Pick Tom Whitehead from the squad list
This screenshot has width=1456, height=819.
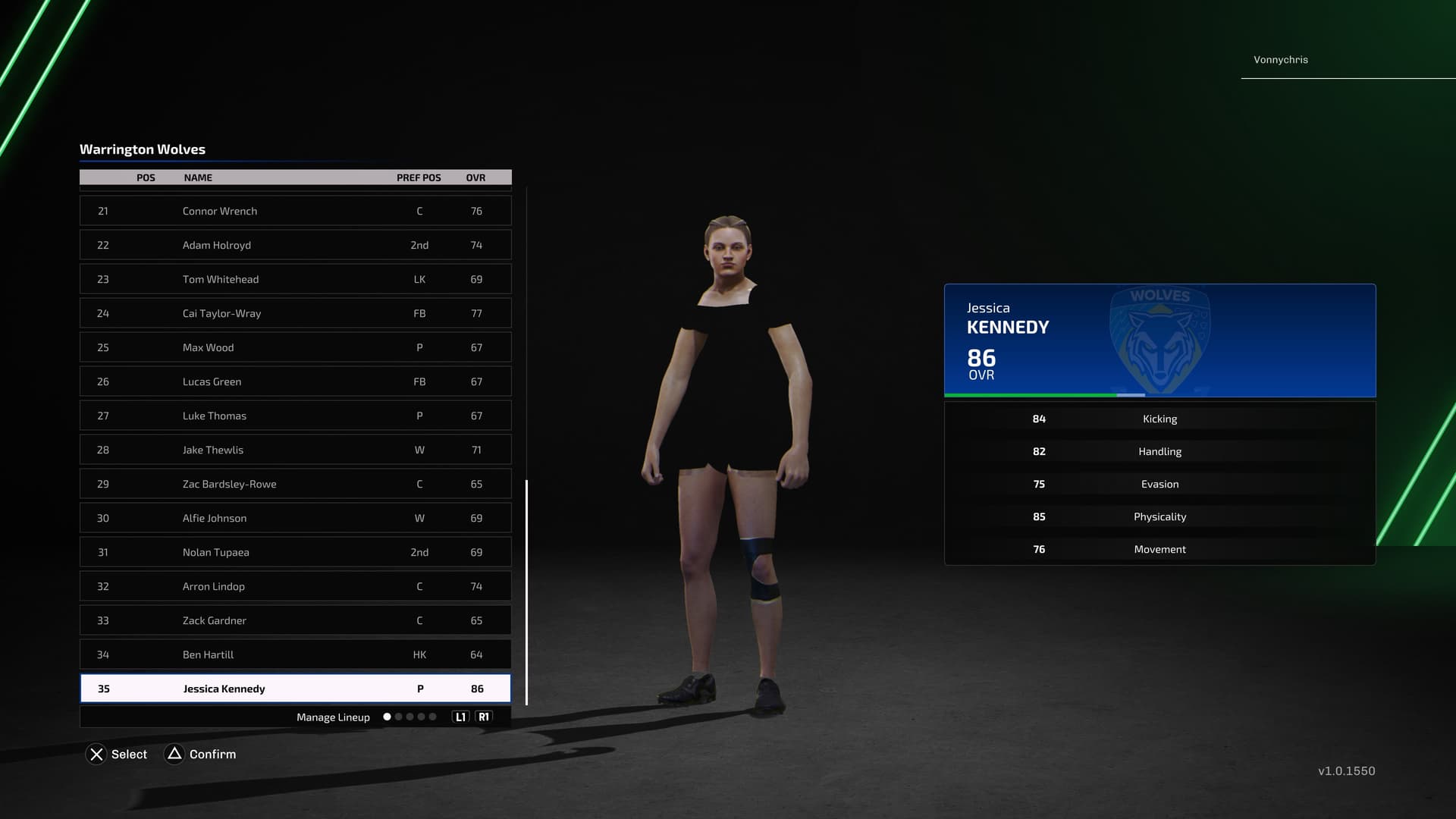click(295, 279)
